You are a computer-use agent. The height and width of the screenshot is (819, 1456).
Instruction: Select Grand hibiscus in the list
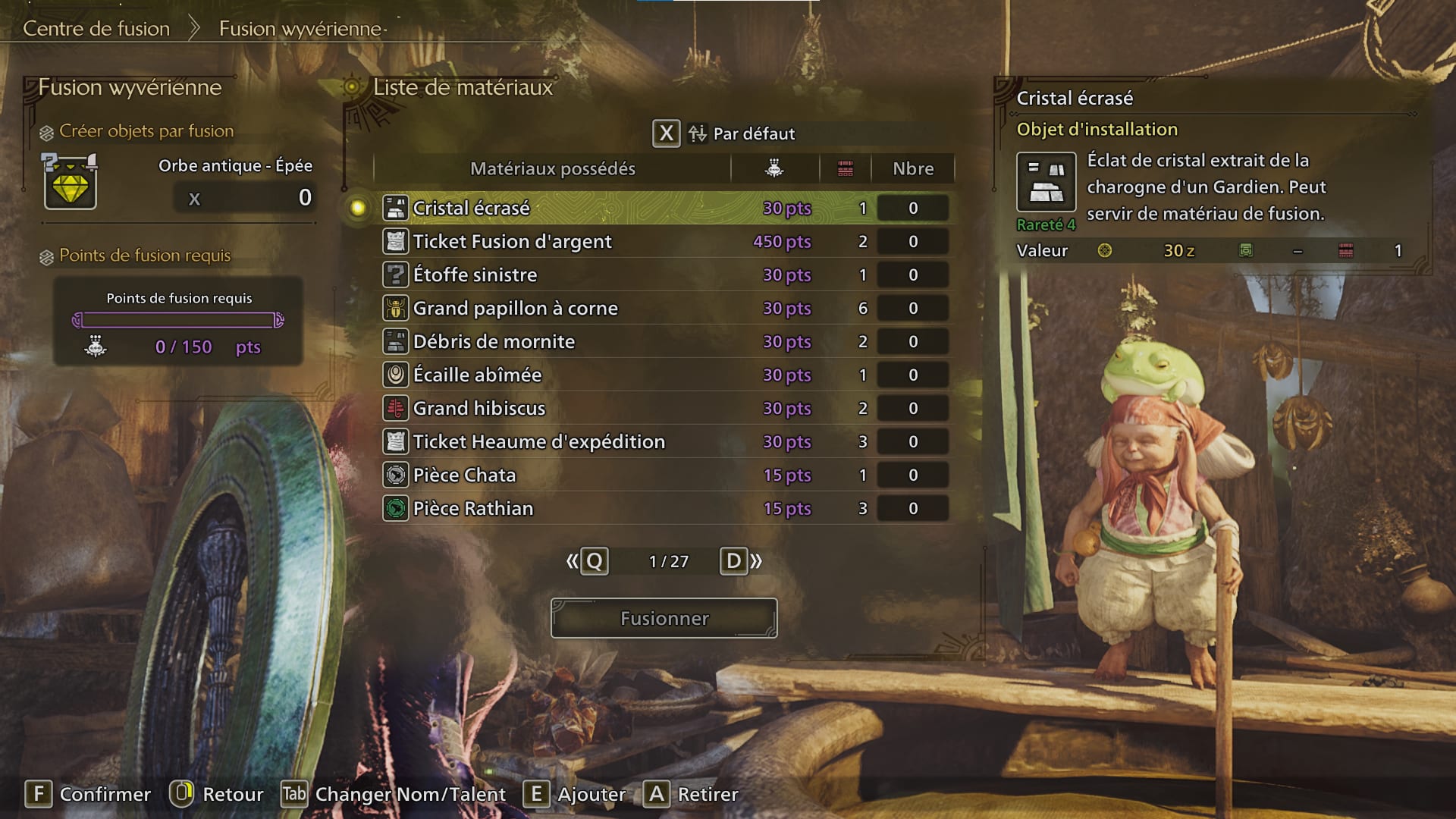[479, 408]
